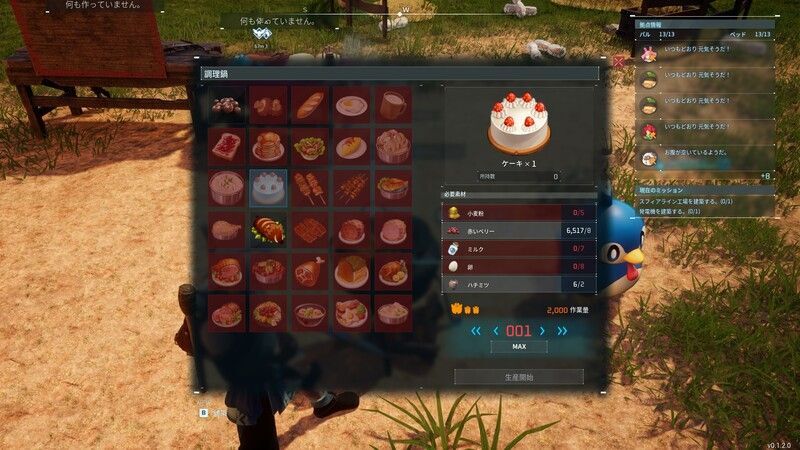Select the mug of hot milk recipe
This screenshot has width=800, height=450.
[x=393, y=104]
